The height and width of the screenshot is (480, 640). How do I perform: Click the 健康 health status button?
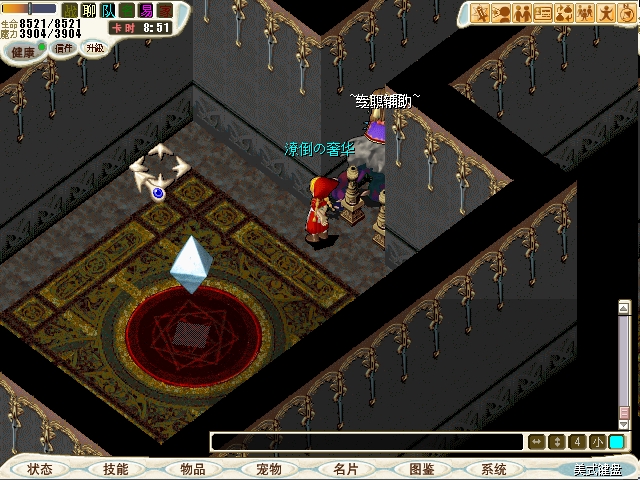(23, 51)
